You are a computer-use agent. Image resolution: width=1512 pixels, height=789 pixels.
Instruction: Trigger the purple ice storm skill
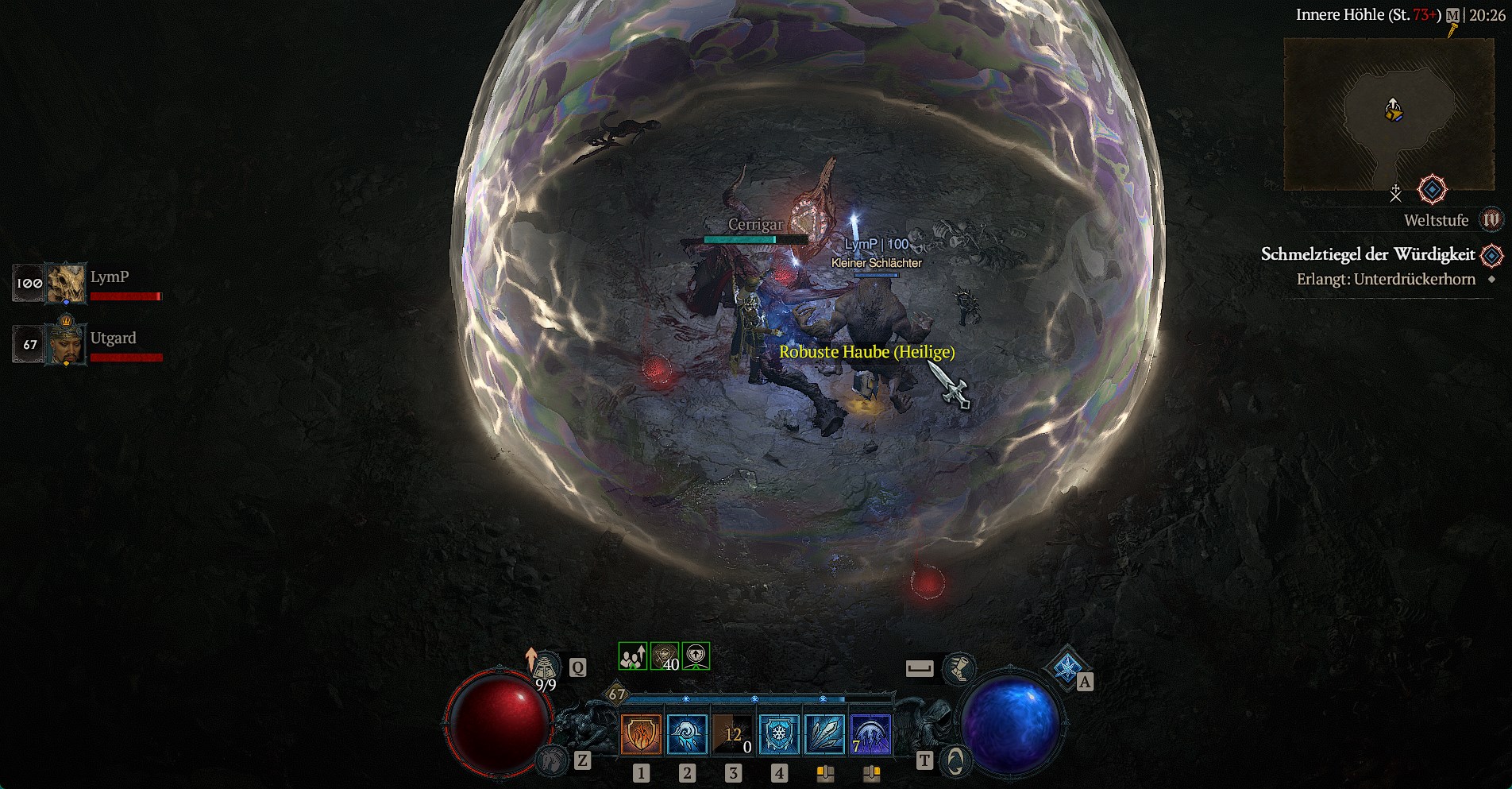(x=870, y=733)
